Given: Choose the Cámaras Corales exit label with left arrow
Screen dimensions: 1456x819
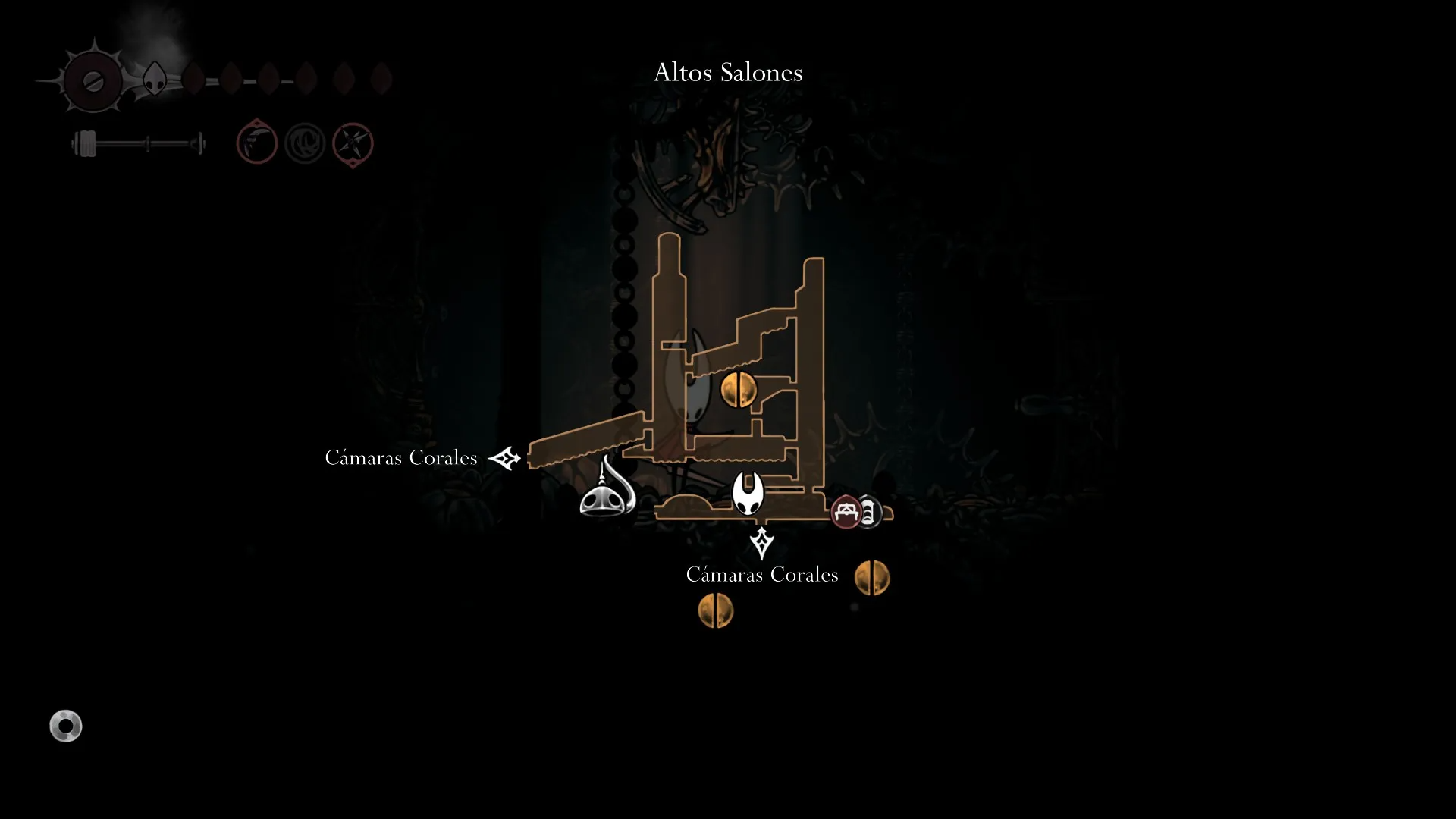Looking at the screenshot, I should [x=401, y=458].
